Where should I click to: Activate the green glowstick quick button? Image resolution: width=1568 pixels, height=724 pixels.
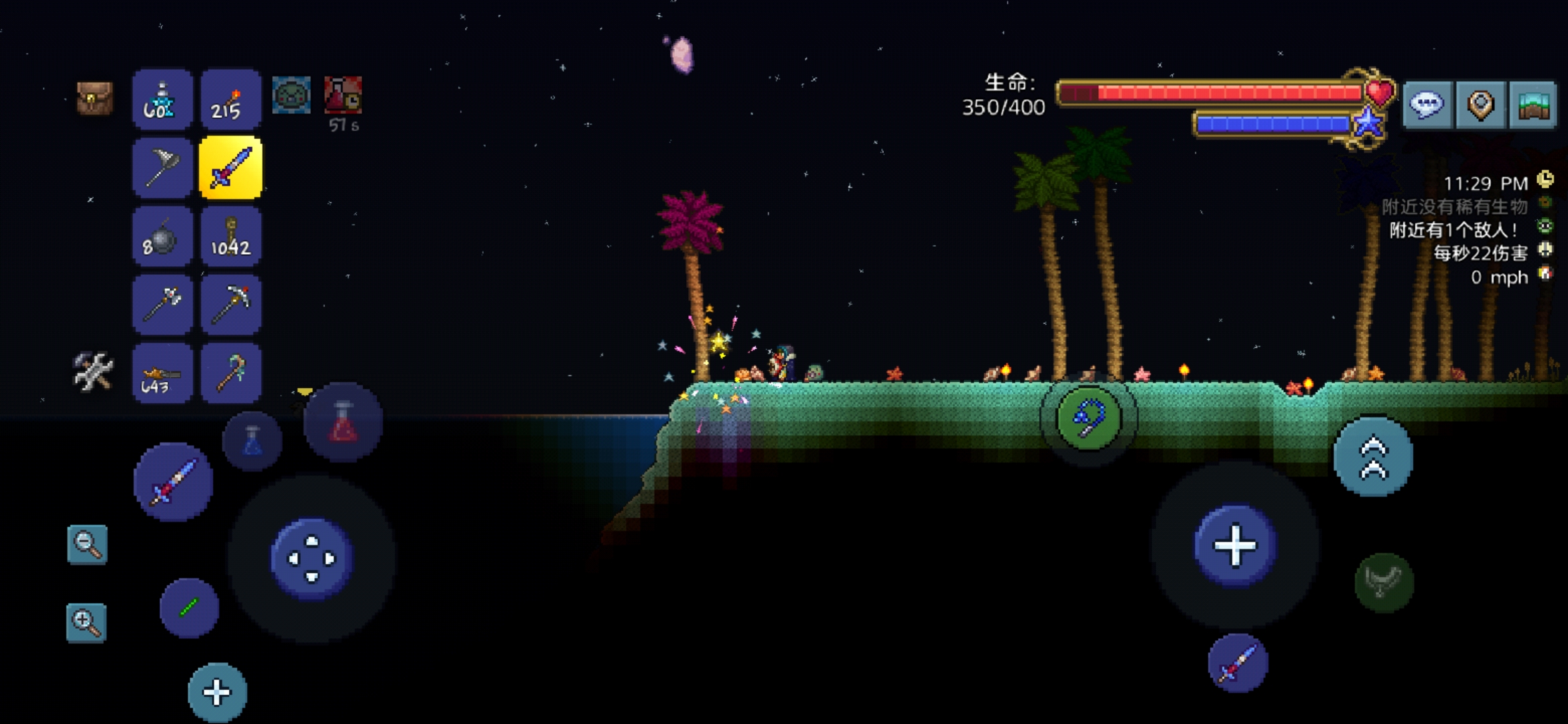coord(189,608)
